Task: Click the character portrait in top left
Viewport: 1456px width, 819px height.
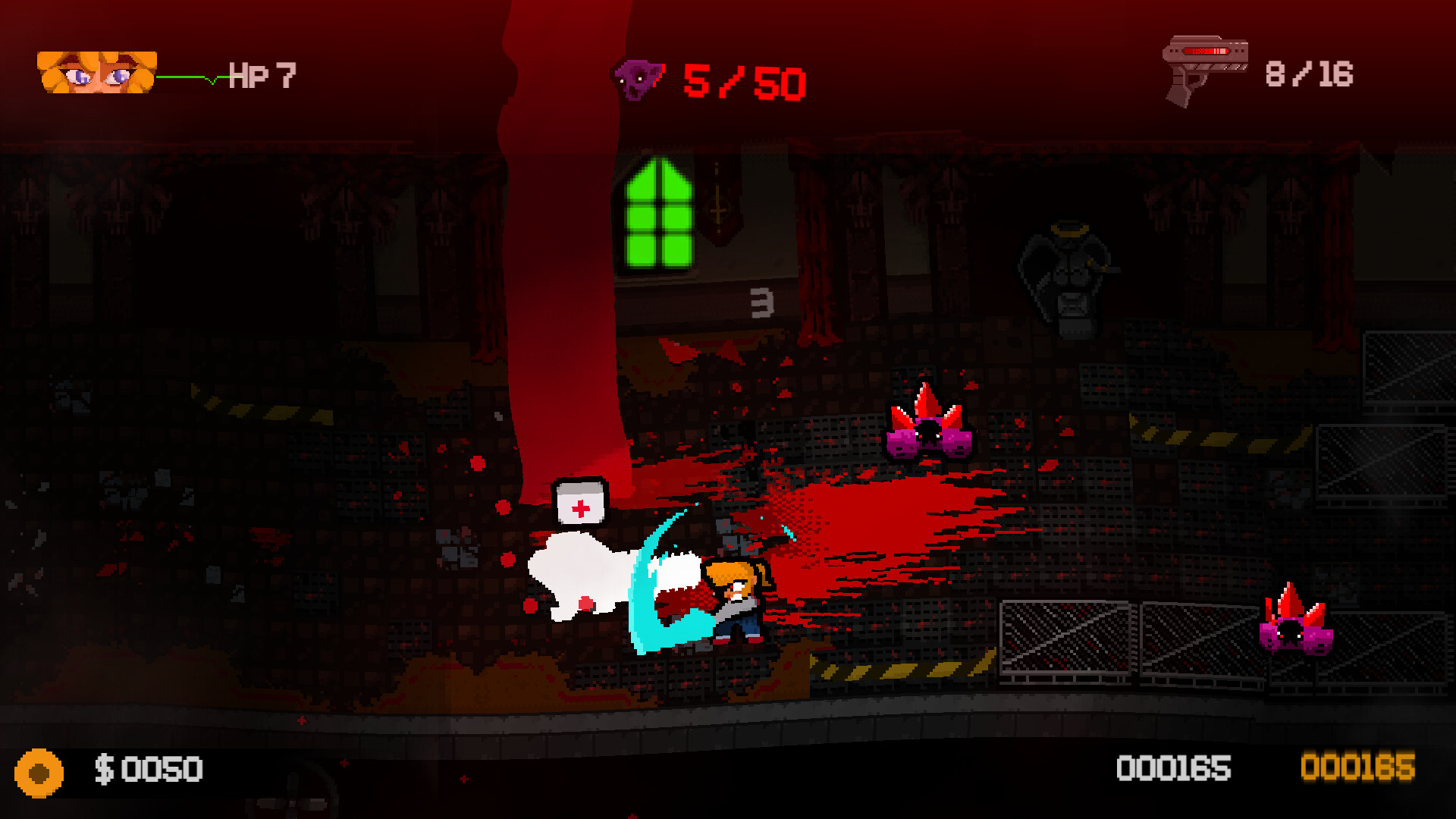Action: (x=95, y=72)
